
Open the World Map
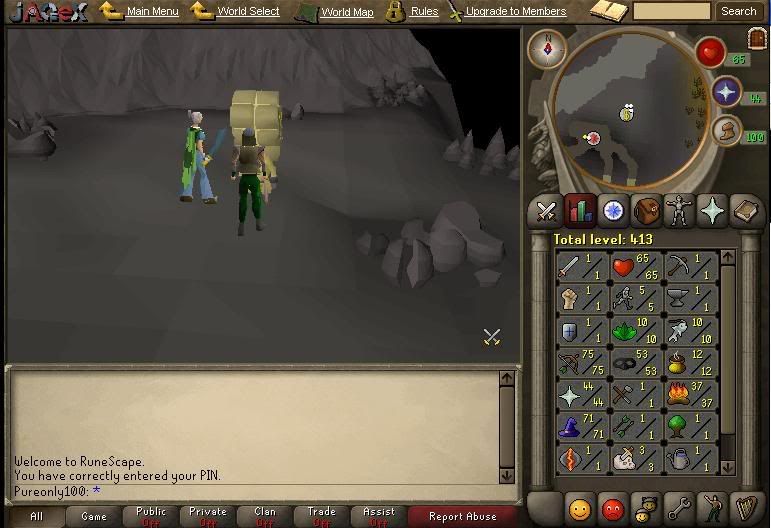(x=347, y=13)
